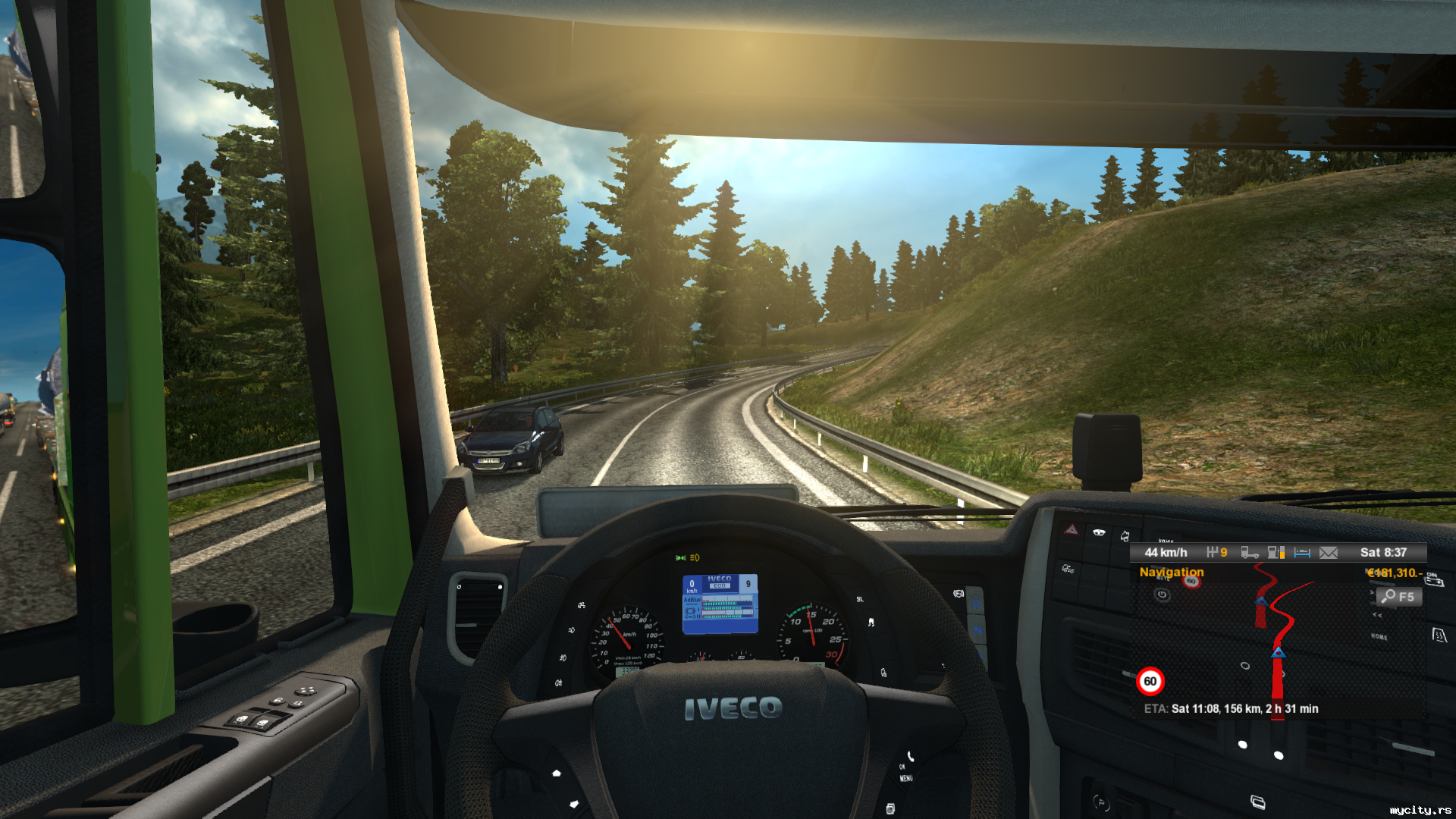Click the blue bed rest icon
Screen dimensions: 1456x819
pyautogui.click(x=1302, y=553)
